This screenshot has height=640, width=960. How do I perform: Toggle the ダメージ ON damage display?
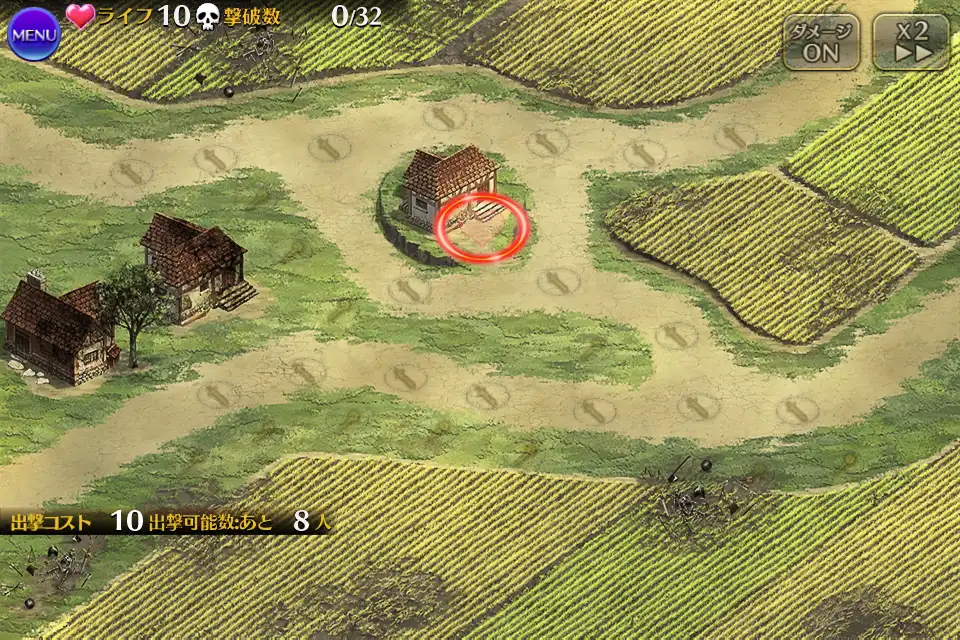(x=821, y=42)
